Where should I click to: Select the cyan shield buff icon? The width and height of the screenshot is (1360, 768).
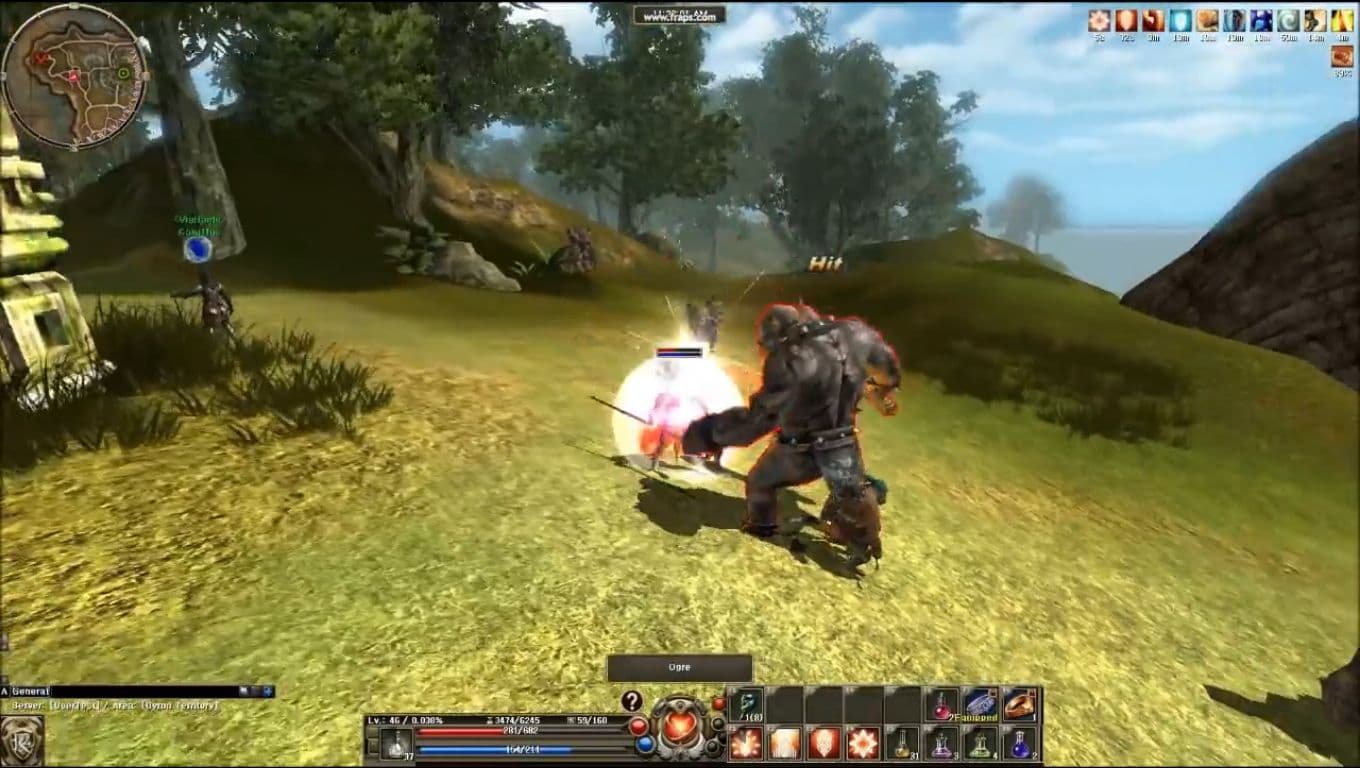1181,20
